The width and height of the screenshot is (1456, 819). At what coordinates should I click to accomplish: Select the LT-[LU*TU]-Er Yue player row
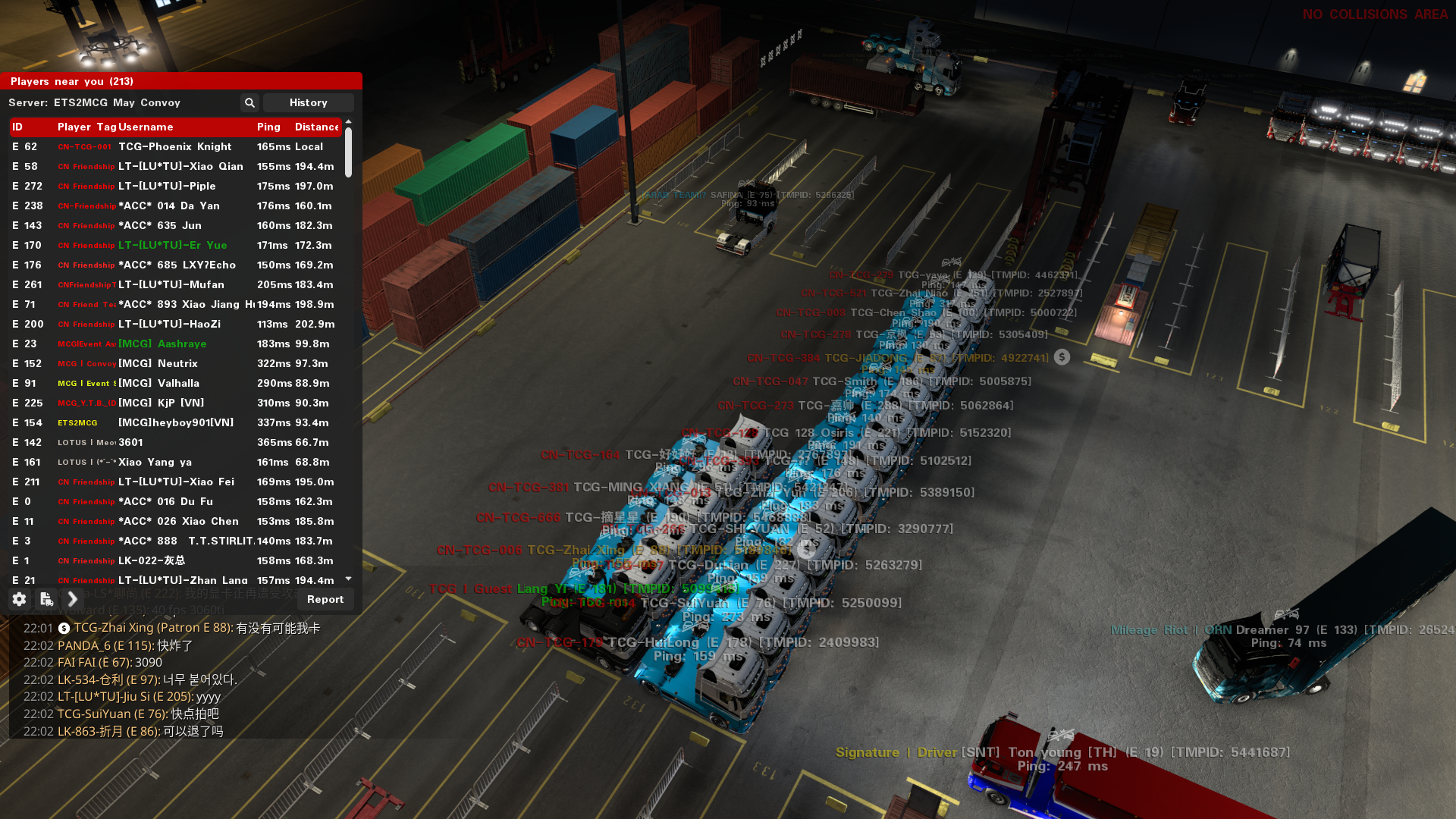pos(173,245)
